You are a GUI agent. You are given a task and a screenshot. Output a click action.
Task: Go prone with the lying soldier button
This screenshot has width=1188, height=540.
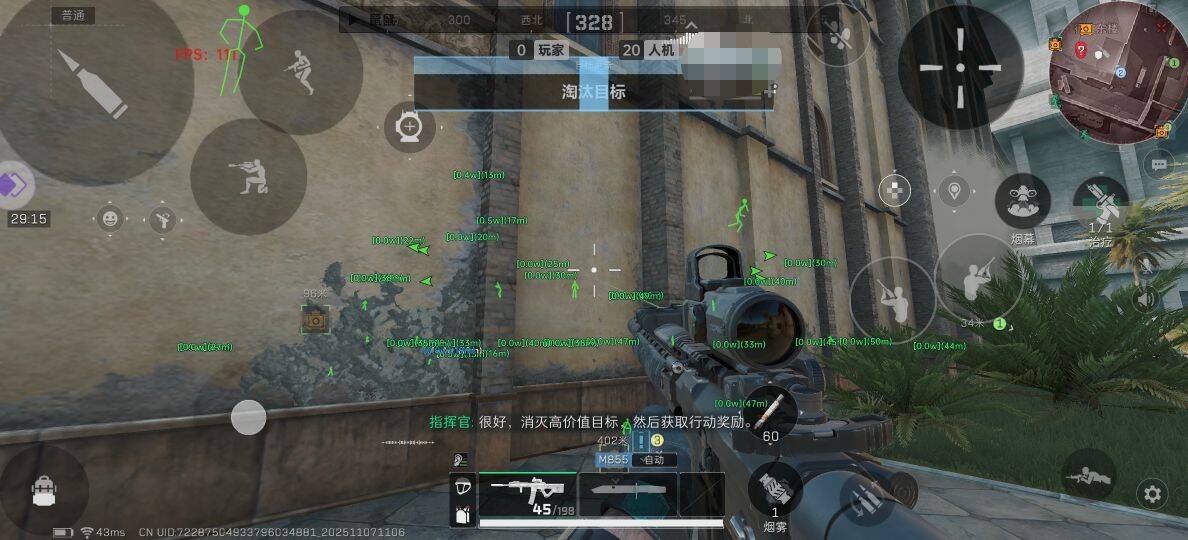click(x=1088, y=477)
